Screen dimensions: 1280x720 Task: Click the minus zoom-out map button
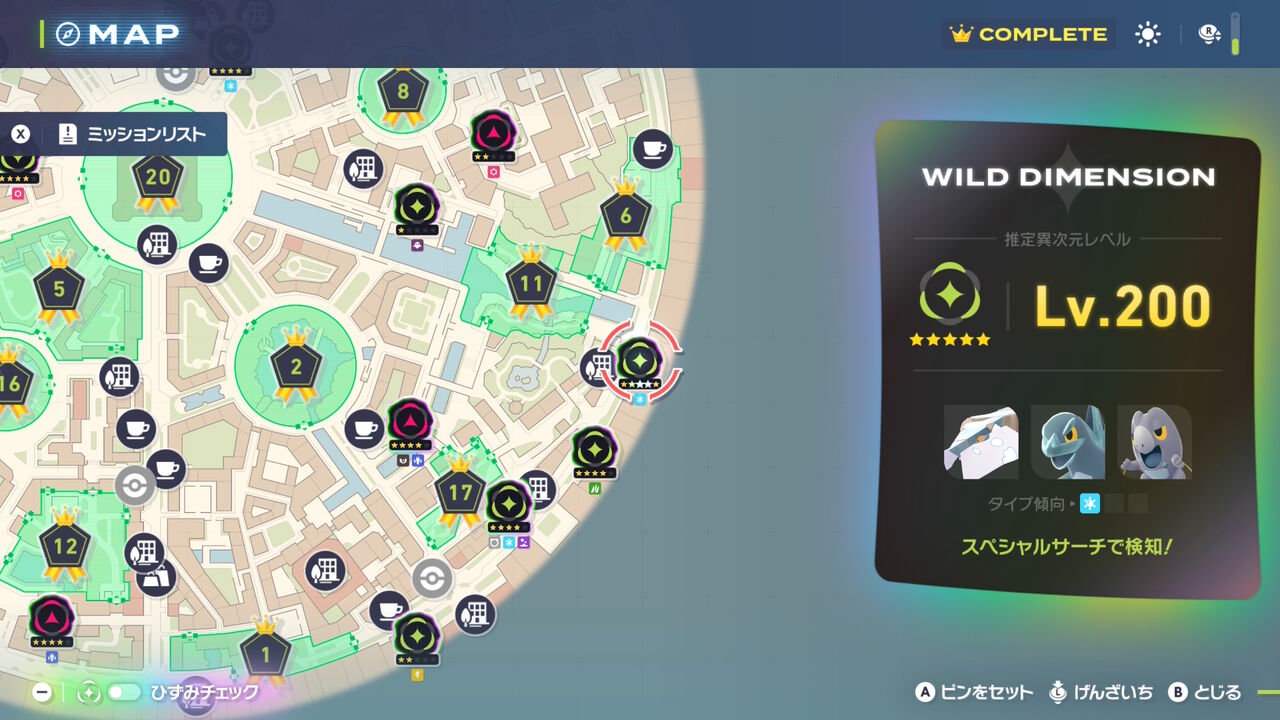click(42, 692)
